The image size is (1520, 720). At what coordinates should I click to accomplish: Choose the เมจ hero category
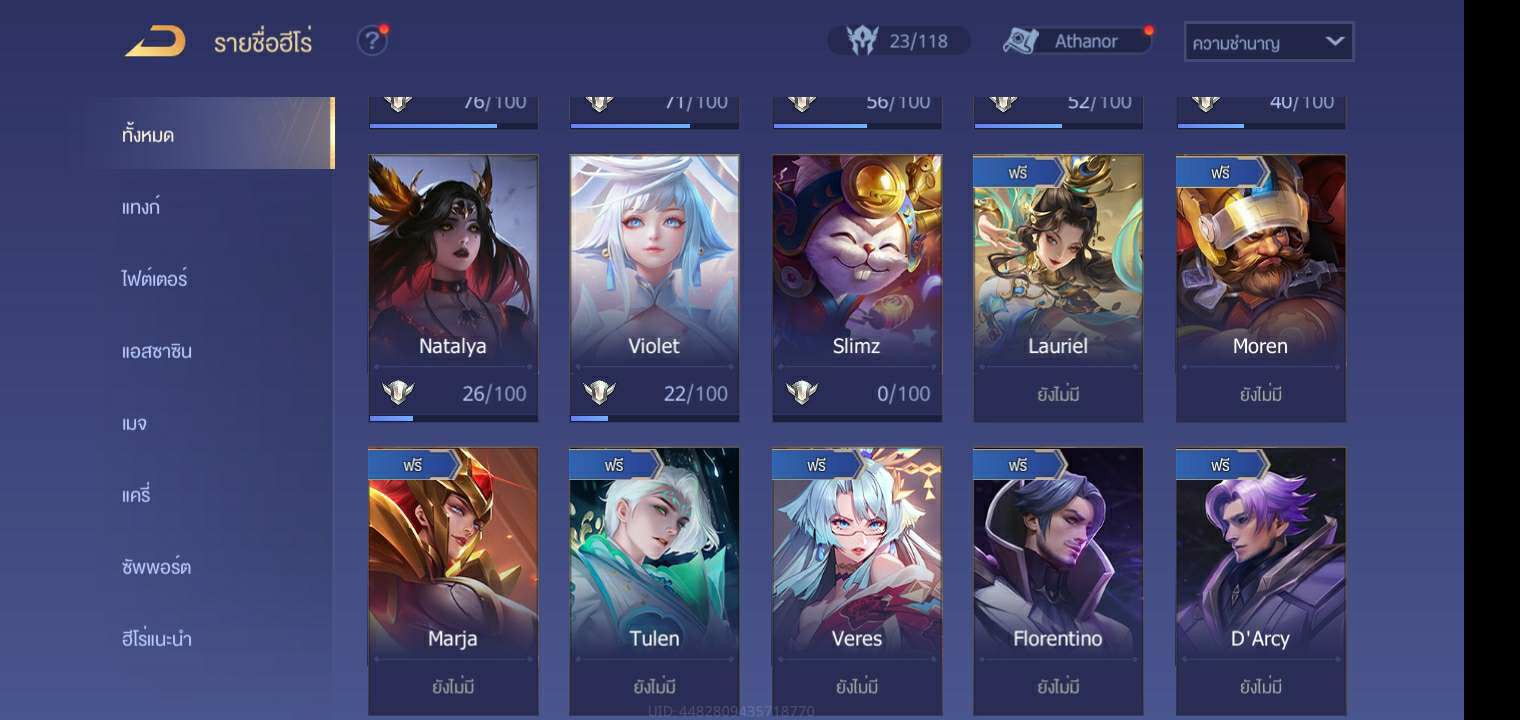134,423
